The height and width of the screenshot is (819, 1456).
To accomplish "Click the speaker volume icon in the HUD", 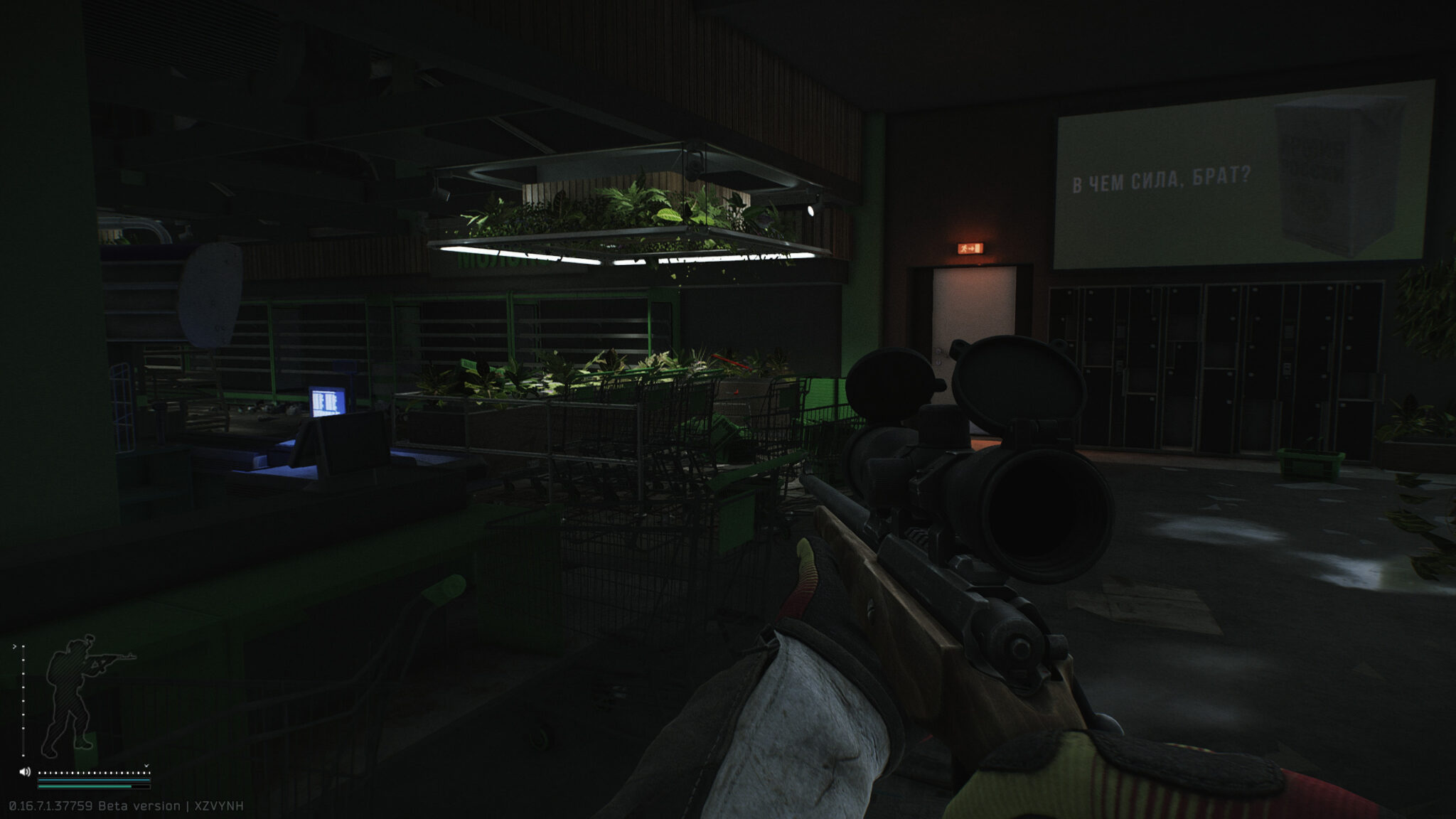I will [24, 772].
